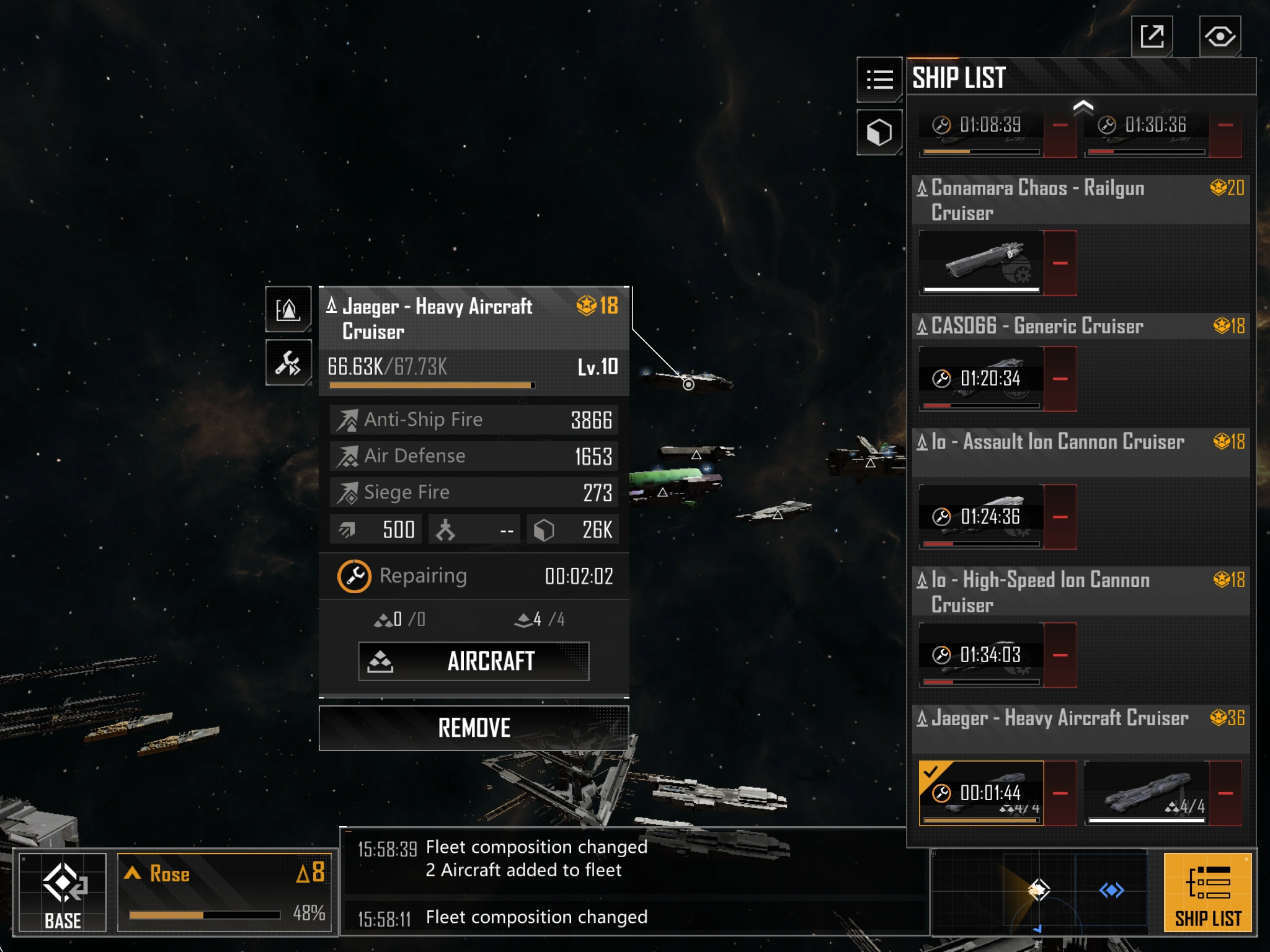Select the Io Assault Ion Cannon Cruiser thumbnail

(981, 516)
